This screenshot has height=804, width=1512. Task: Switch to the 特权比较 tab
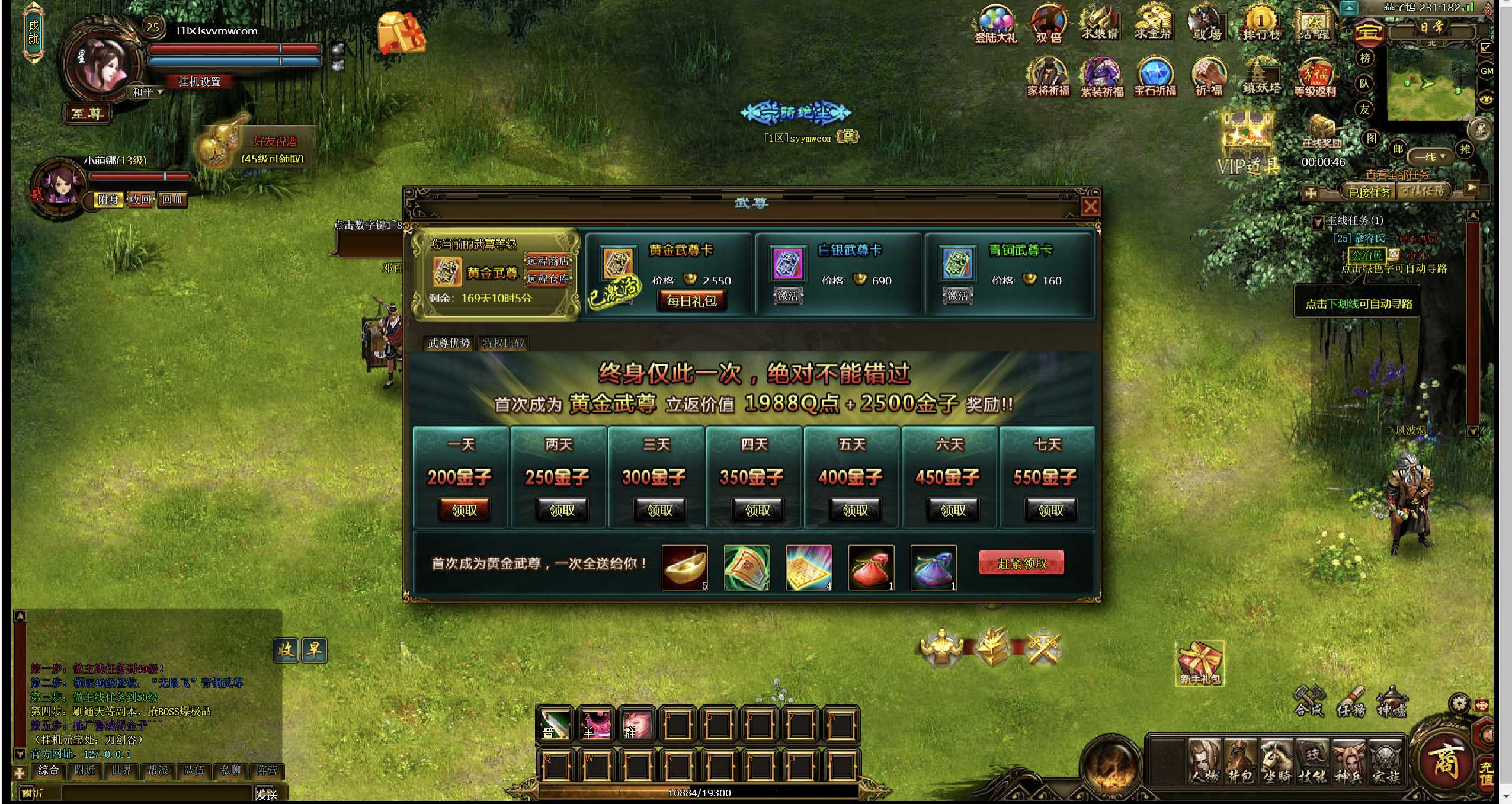pyautogui.click(x=503, y=343)
